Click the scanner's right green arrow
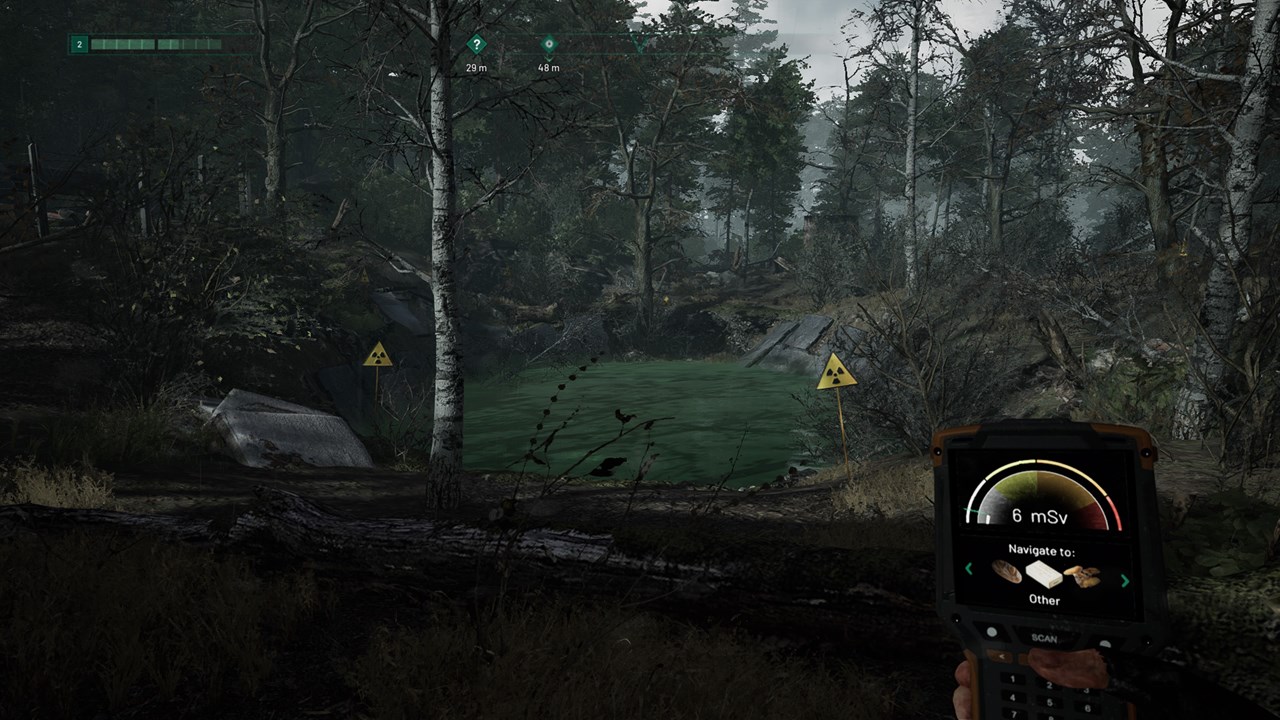The width and height of the screenshot is (1280, 720). [1125, 580]
